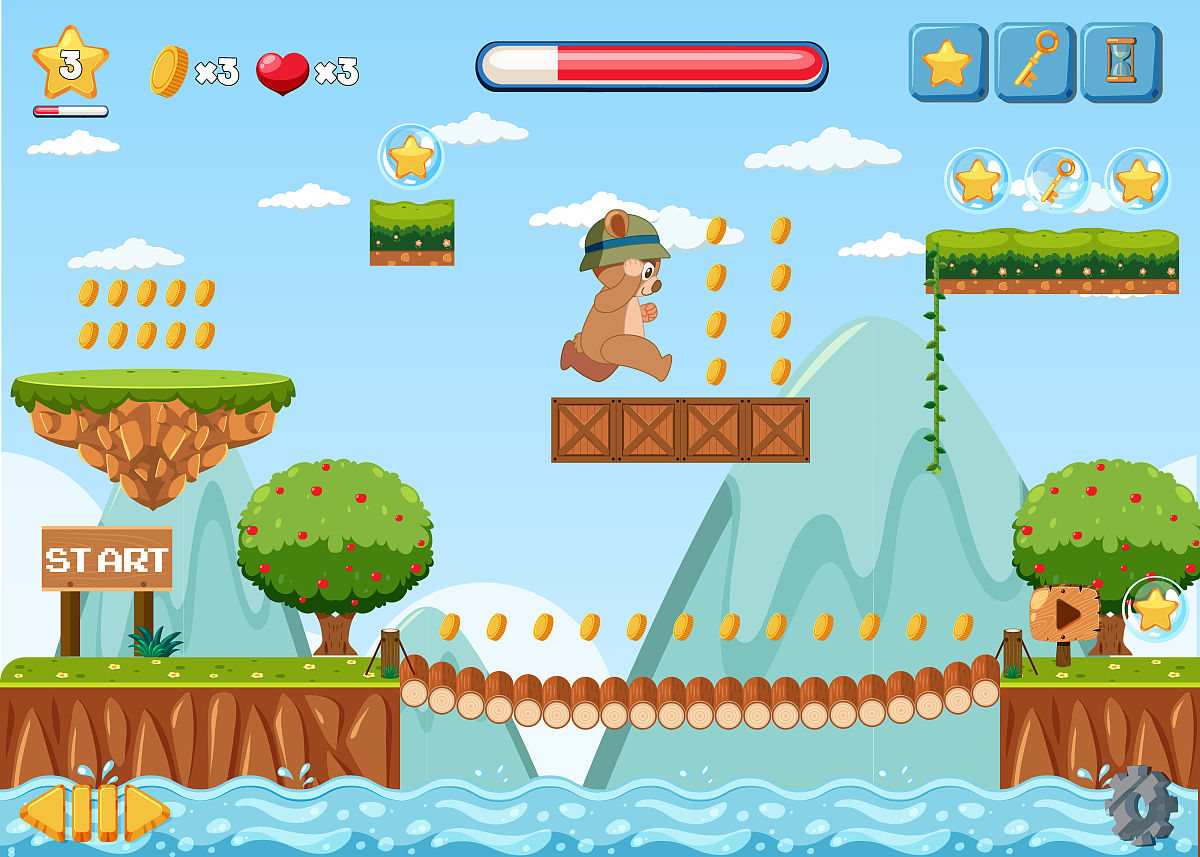Image resolution: width=1200 pixels, height=857 pixels.
Task: Activate the hourglass timer button
Action: [x=1120, y=62]
